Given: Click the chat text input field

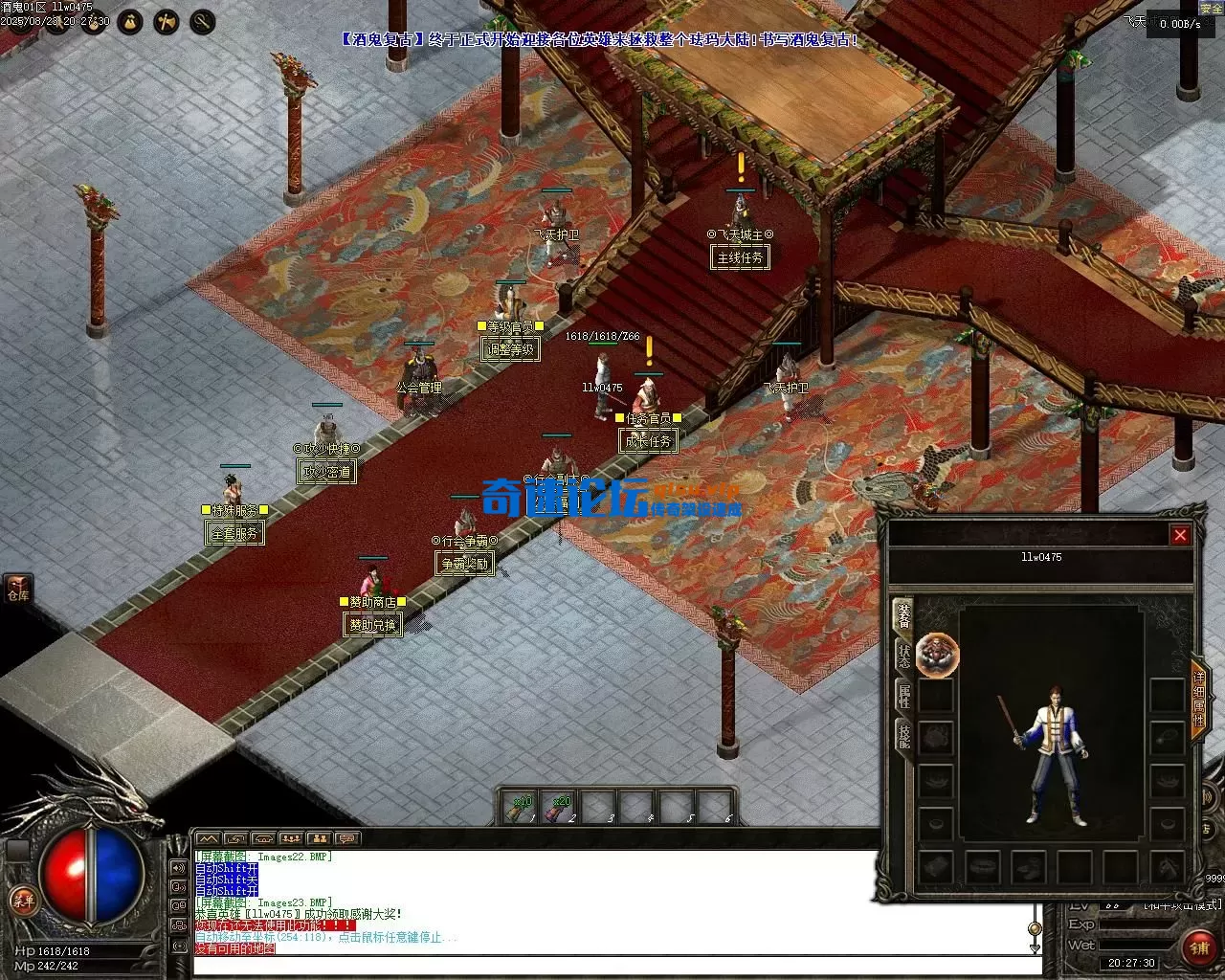Looking at the screenshot, I should [x=612, y=966].
